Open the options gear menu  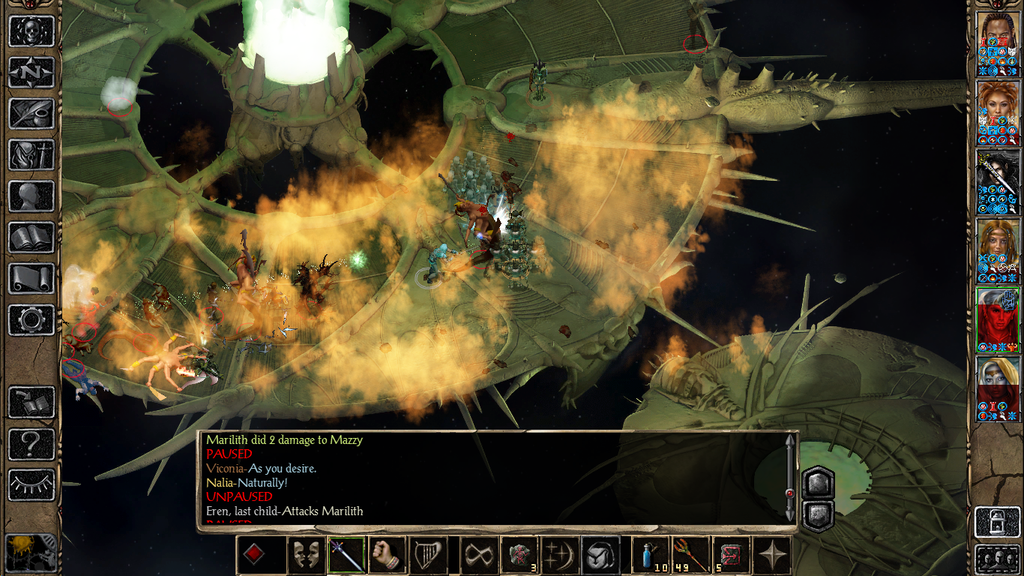(31, 319)
